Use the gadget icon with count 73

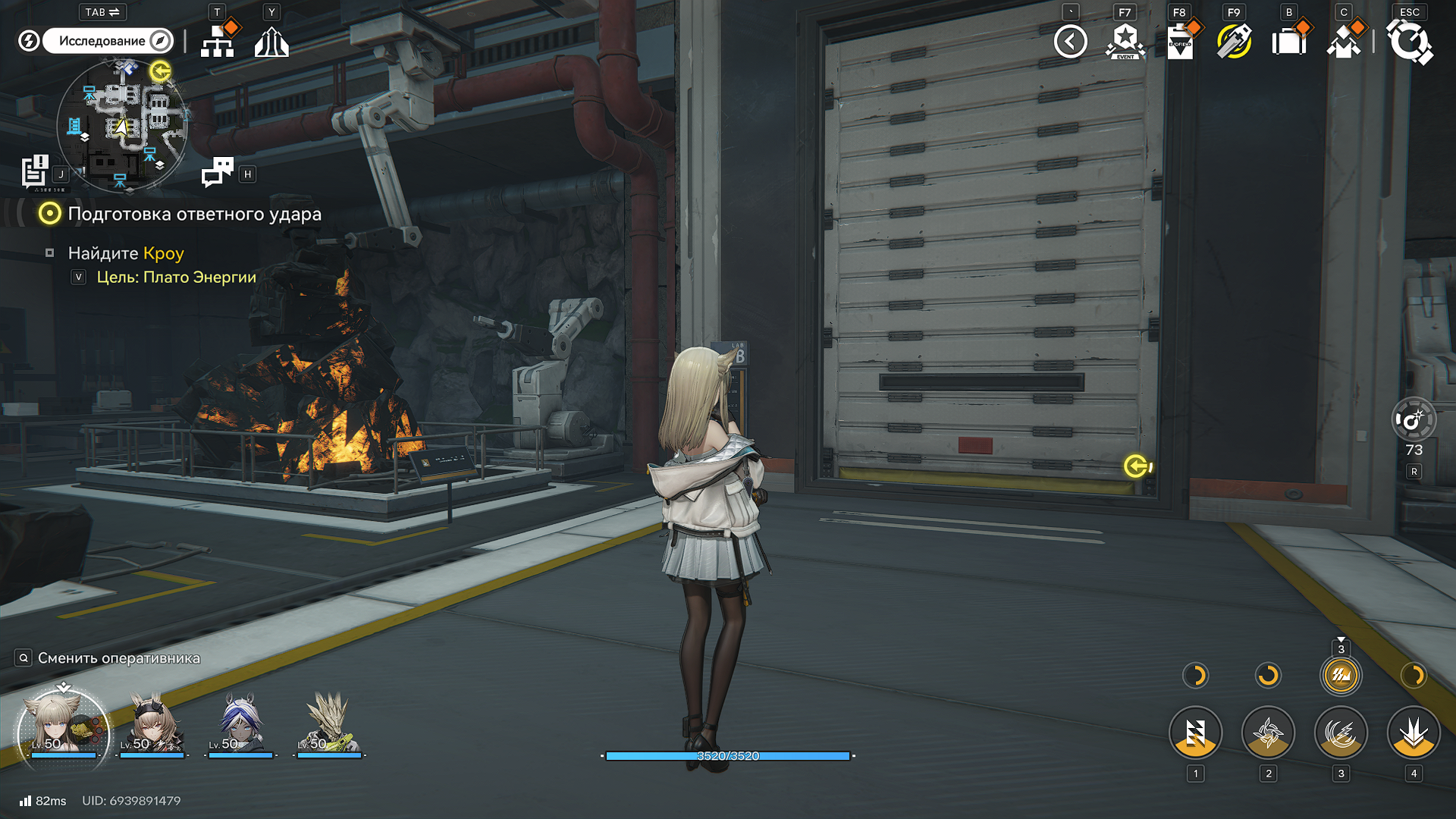1414,420
